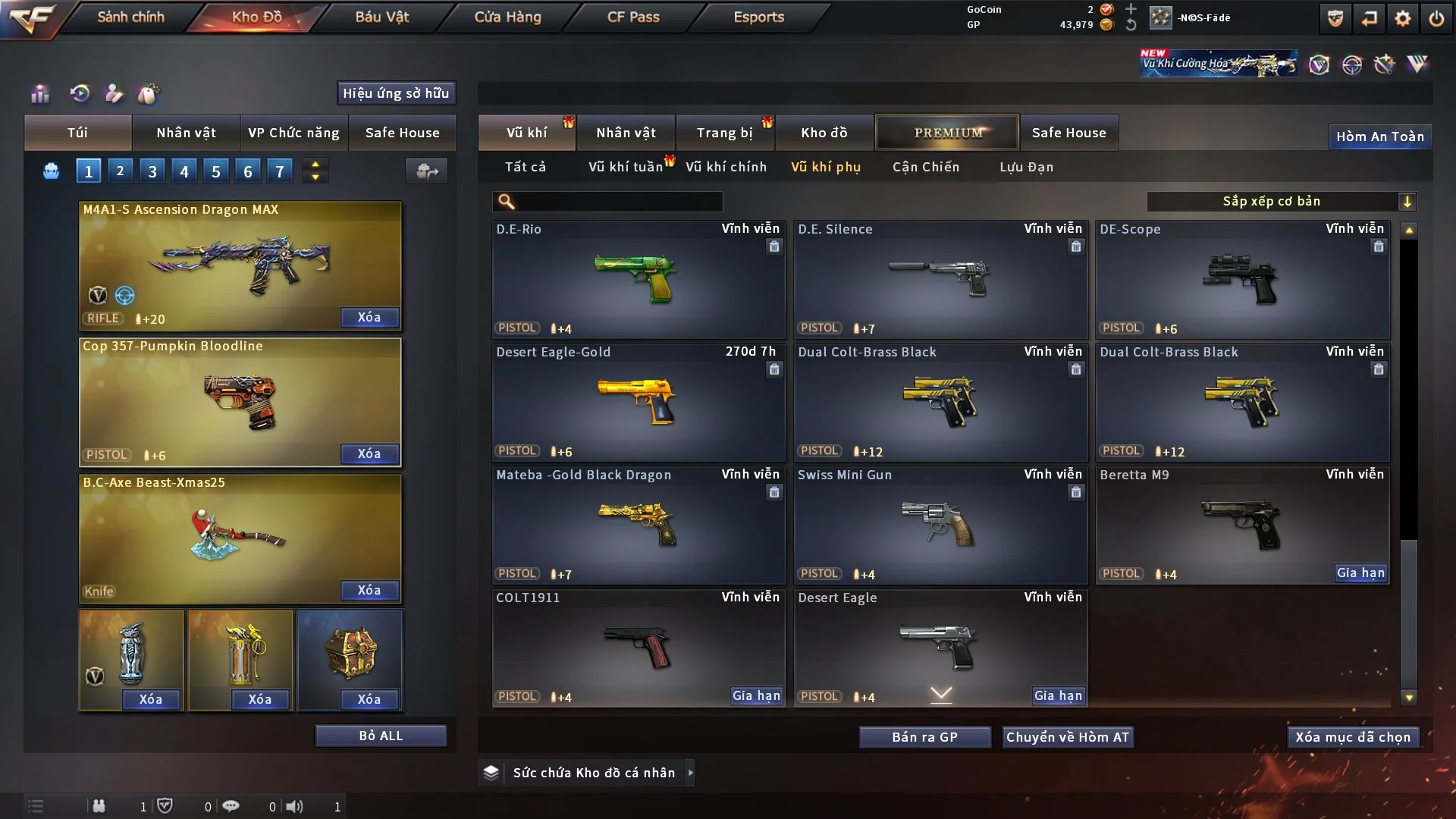The image size is (1456, 819).
Task: Select bag preset number 3
Action: (152, 171)
